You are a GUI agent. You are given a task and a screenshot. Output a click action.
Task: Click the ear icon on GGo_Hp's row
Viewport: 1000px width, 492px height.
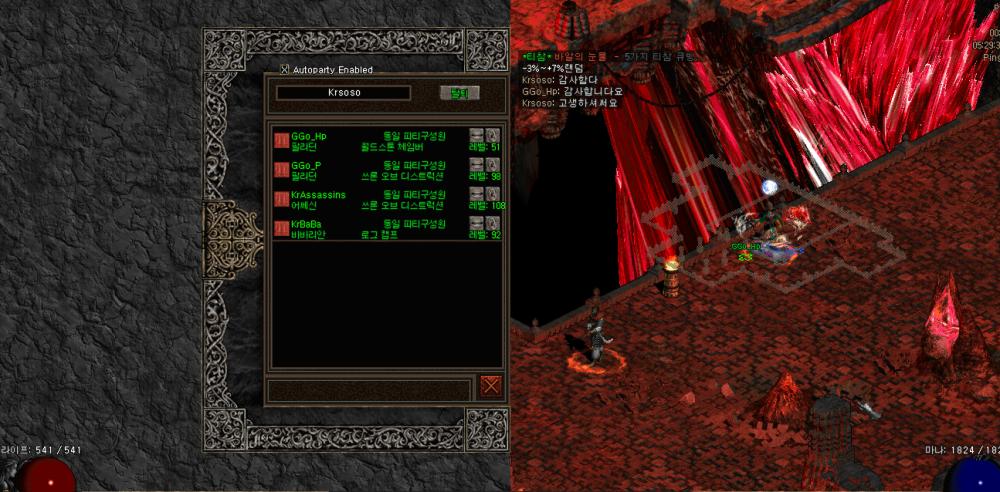click(x=492, y=134)
